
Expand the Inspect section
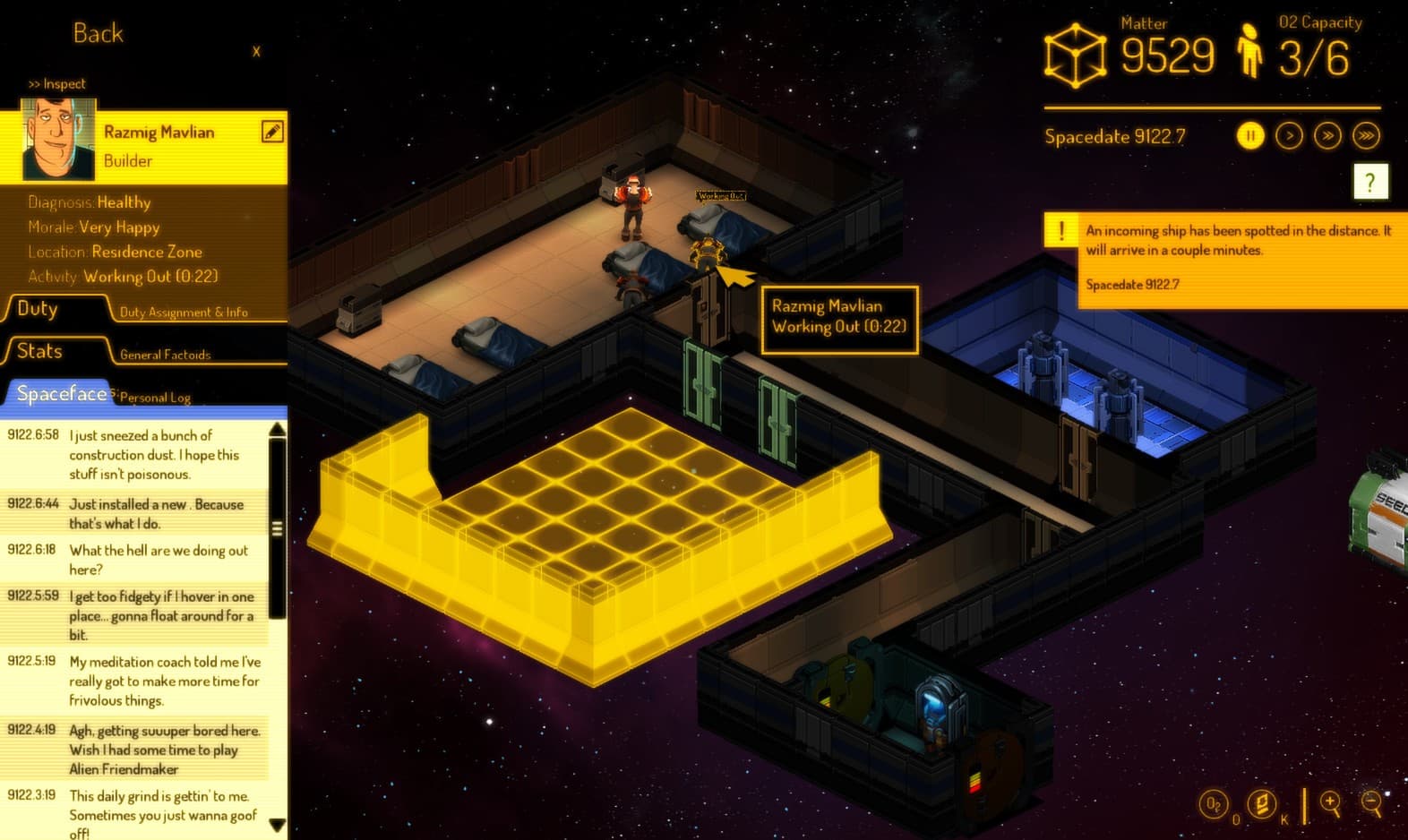(57, 83)
